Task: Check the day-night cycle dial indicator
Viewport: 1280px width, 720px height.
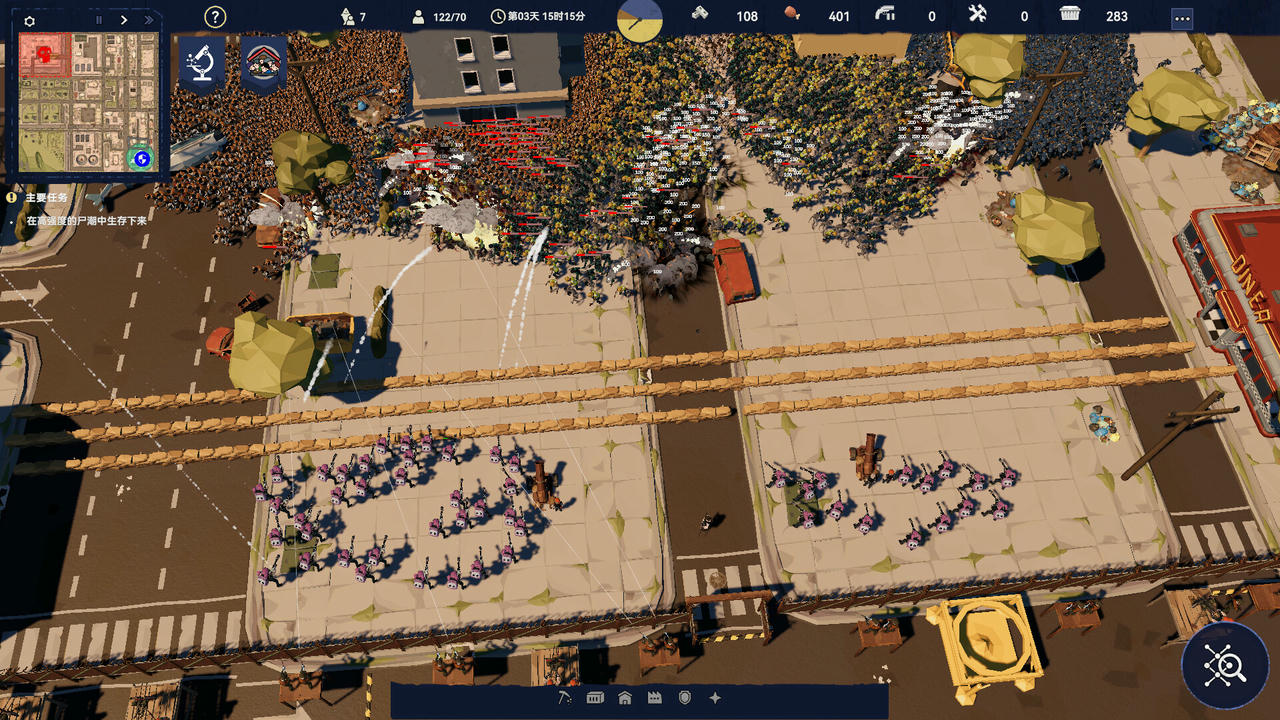Action: click(640, 17)
